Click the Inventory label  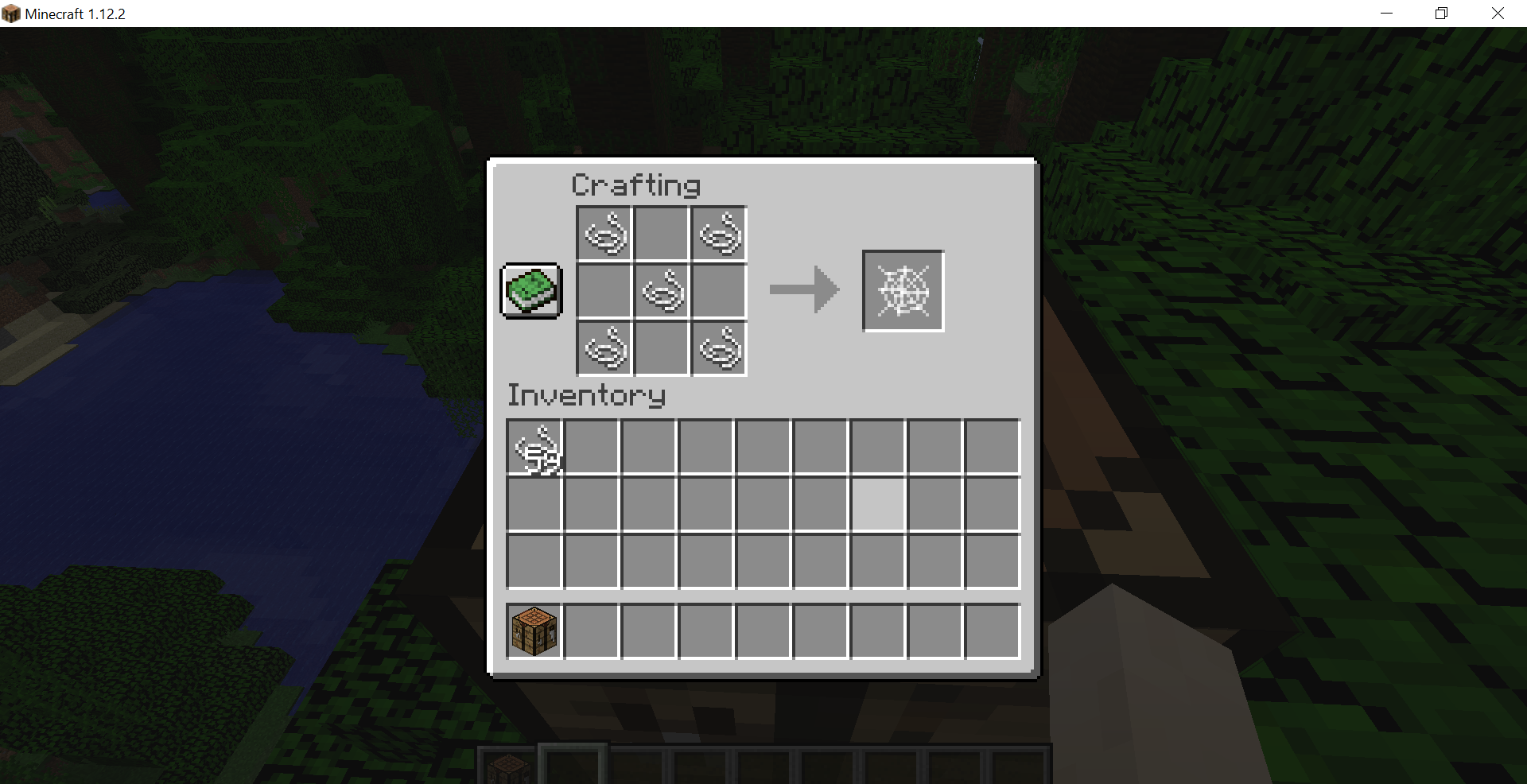point(586,395)
